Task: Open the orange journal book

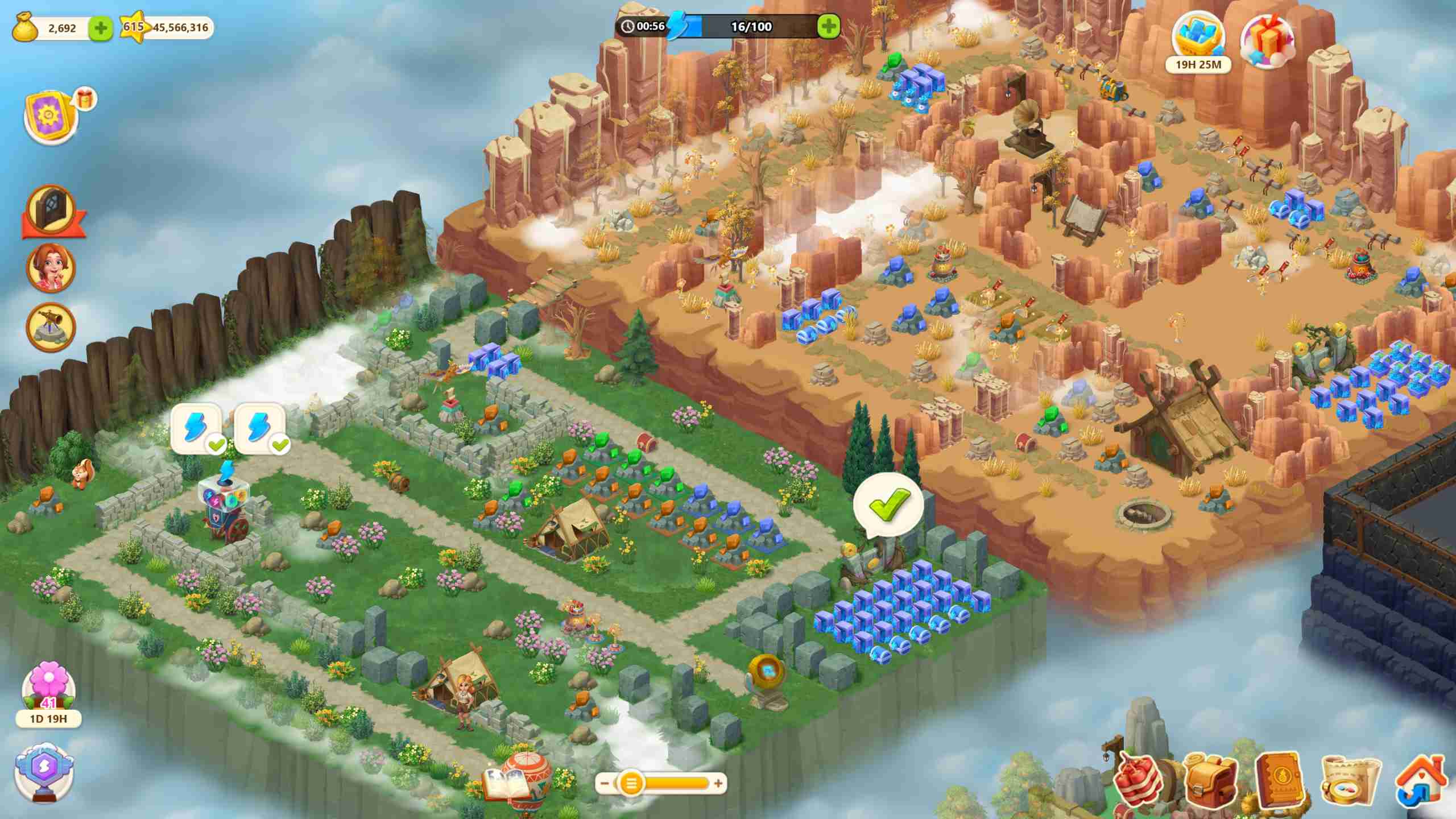Action: tap(1280, 779)
